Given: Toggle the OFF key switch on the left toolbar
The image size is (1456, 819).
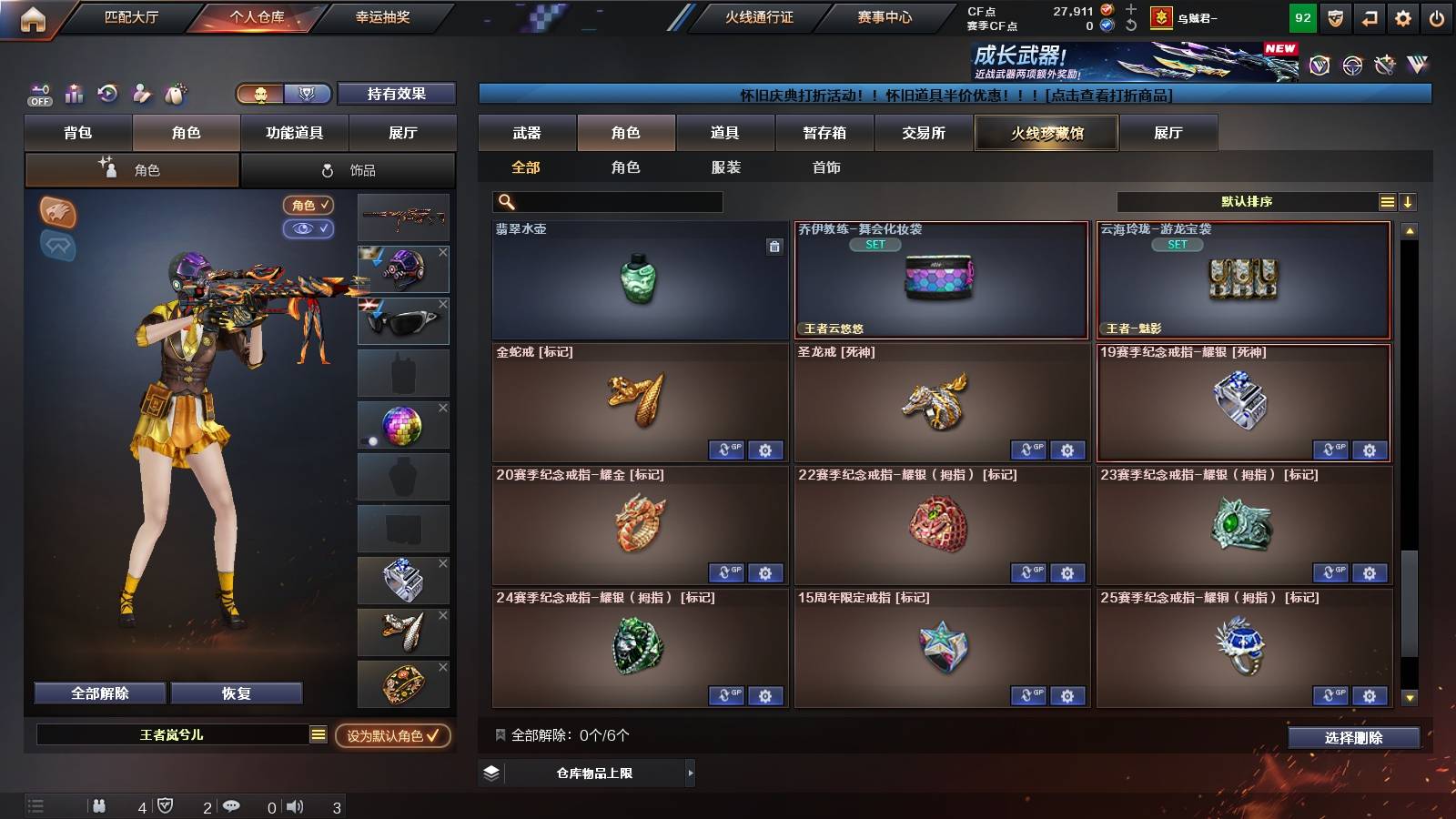Looking at the screenshot, I should [x=38, y=96].
